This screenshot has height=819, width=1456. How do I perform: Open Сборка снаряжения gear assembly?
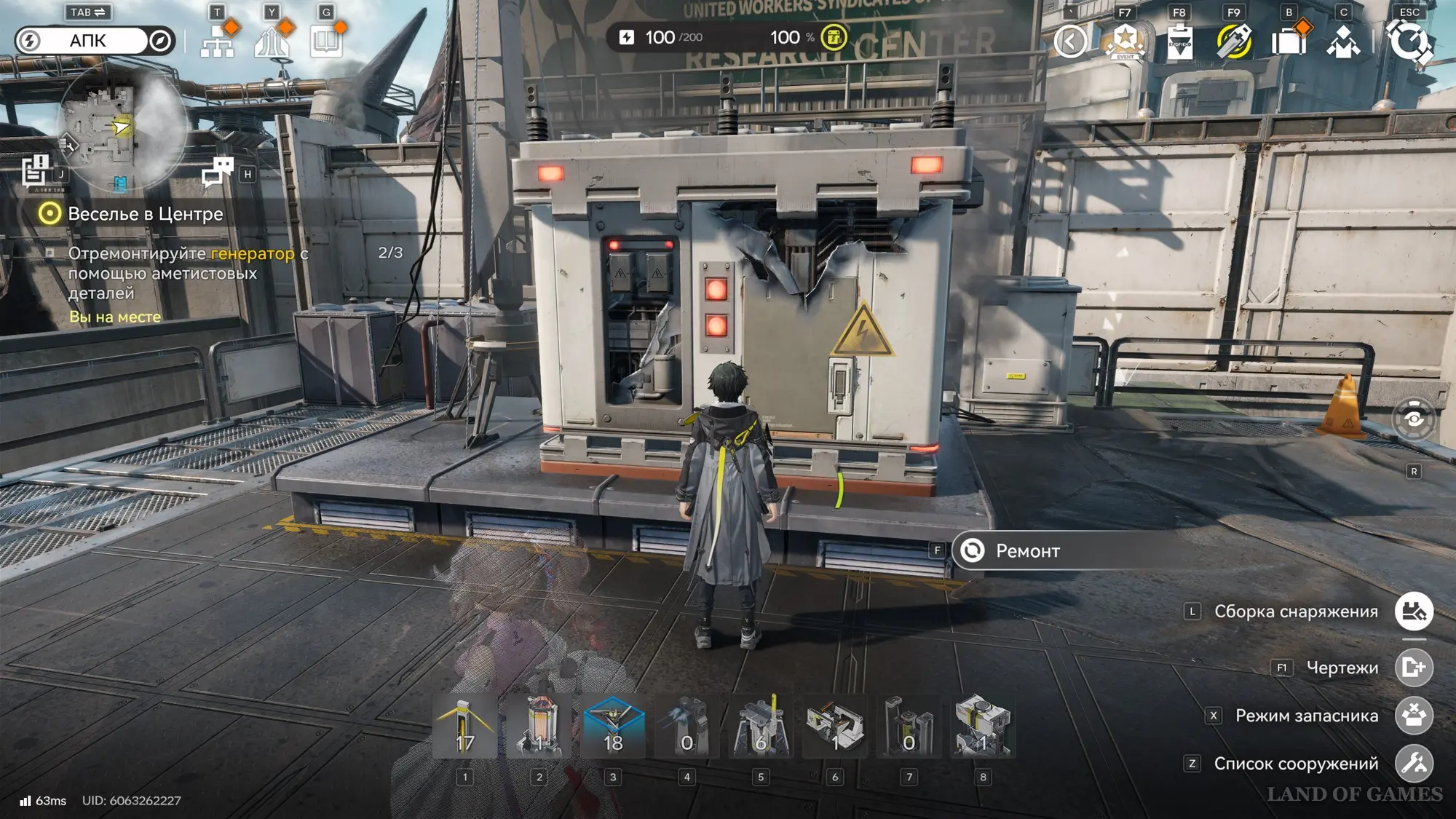pyautogui.click(x=1414, y=612)
